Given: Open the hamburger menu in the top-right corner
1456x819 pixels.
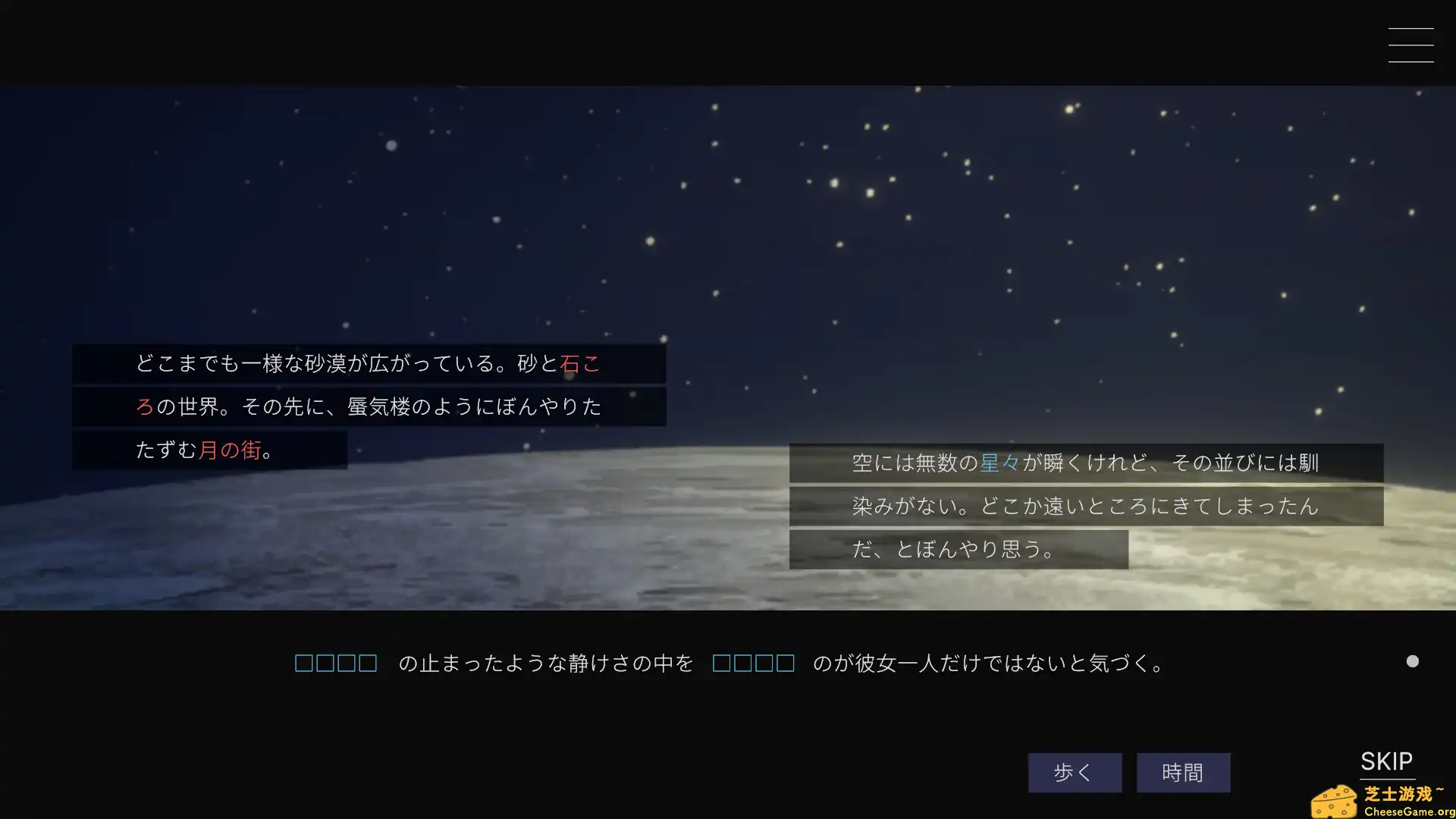Looking at the screenshot, I should tap(1411, 45).
